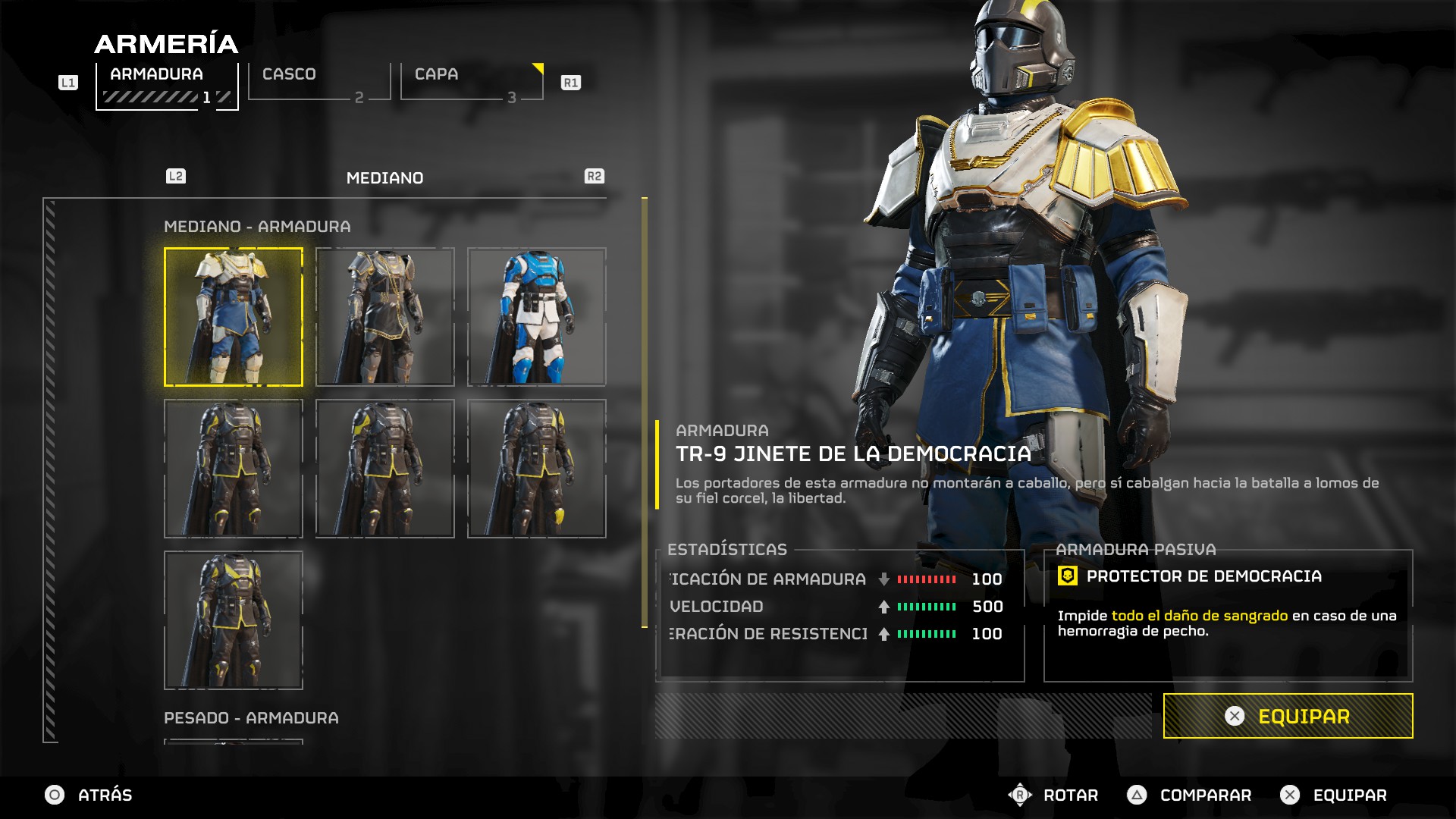Click the large yellow-bordered EQUIPAR button
Viewport: 1456px width, 819px height.
[1288, 716]
